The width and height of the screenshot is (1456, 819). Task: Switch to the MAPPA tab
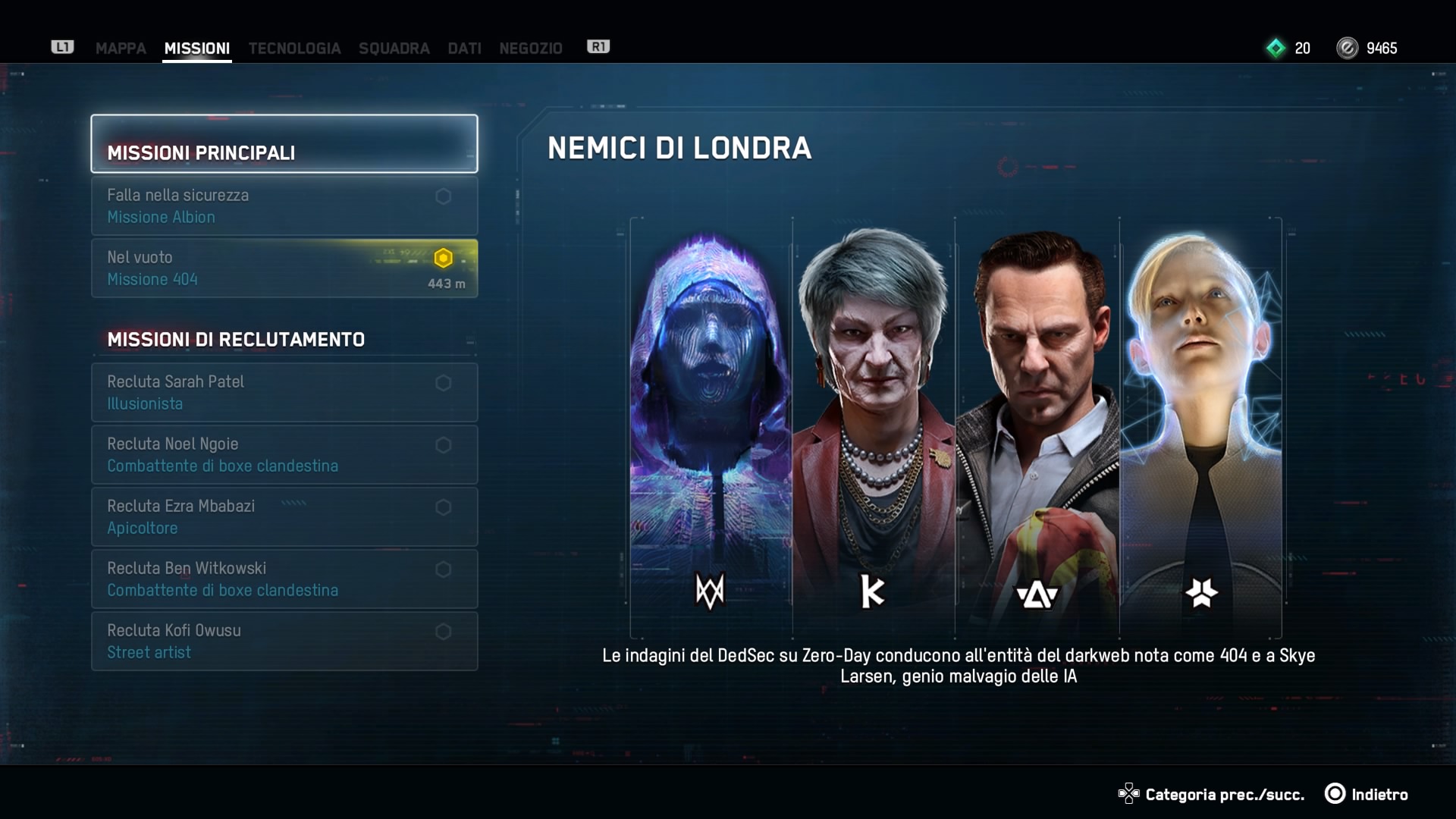click(119, 48)
